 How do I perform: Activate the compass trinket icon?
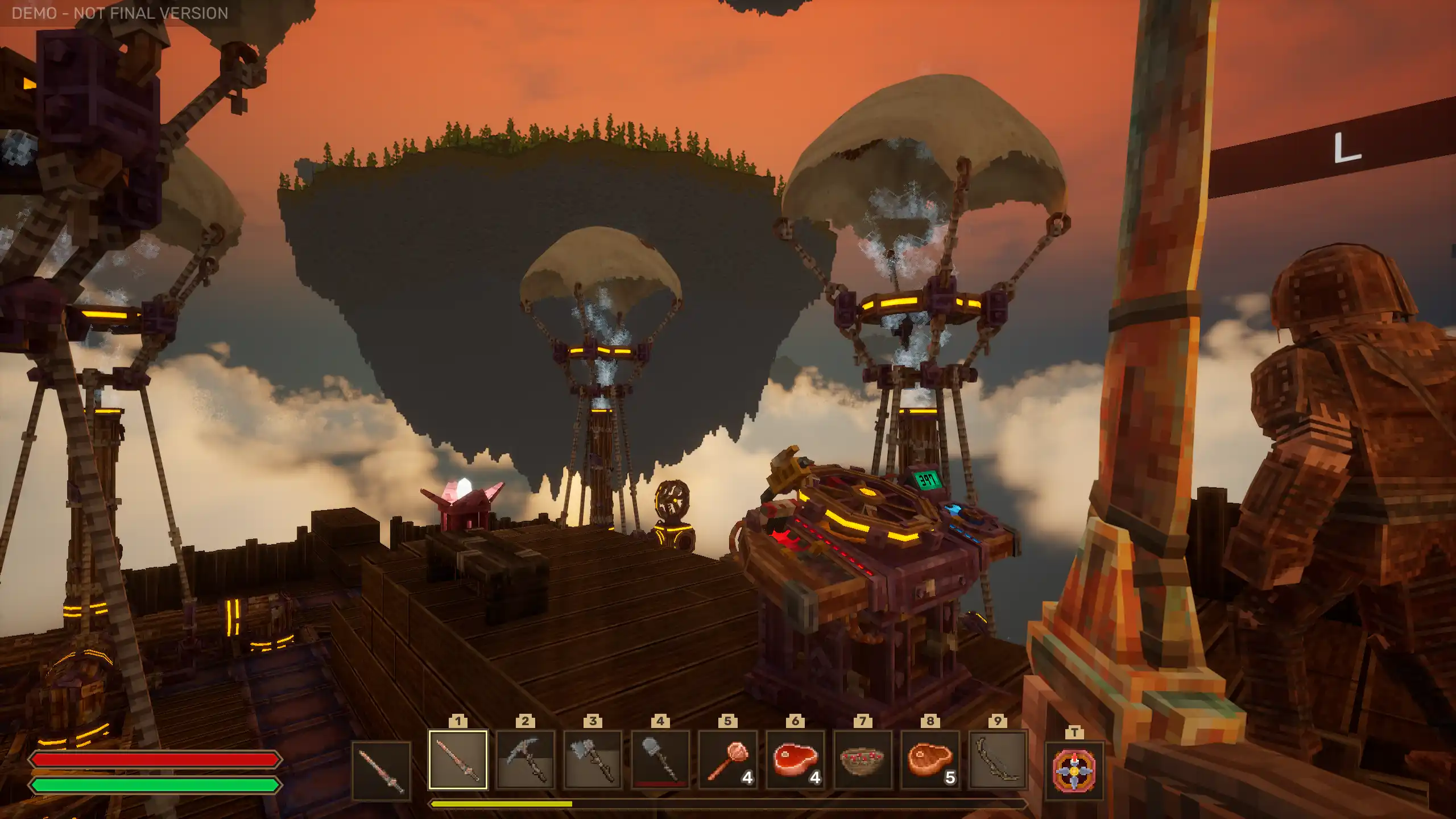point(1074,771)
